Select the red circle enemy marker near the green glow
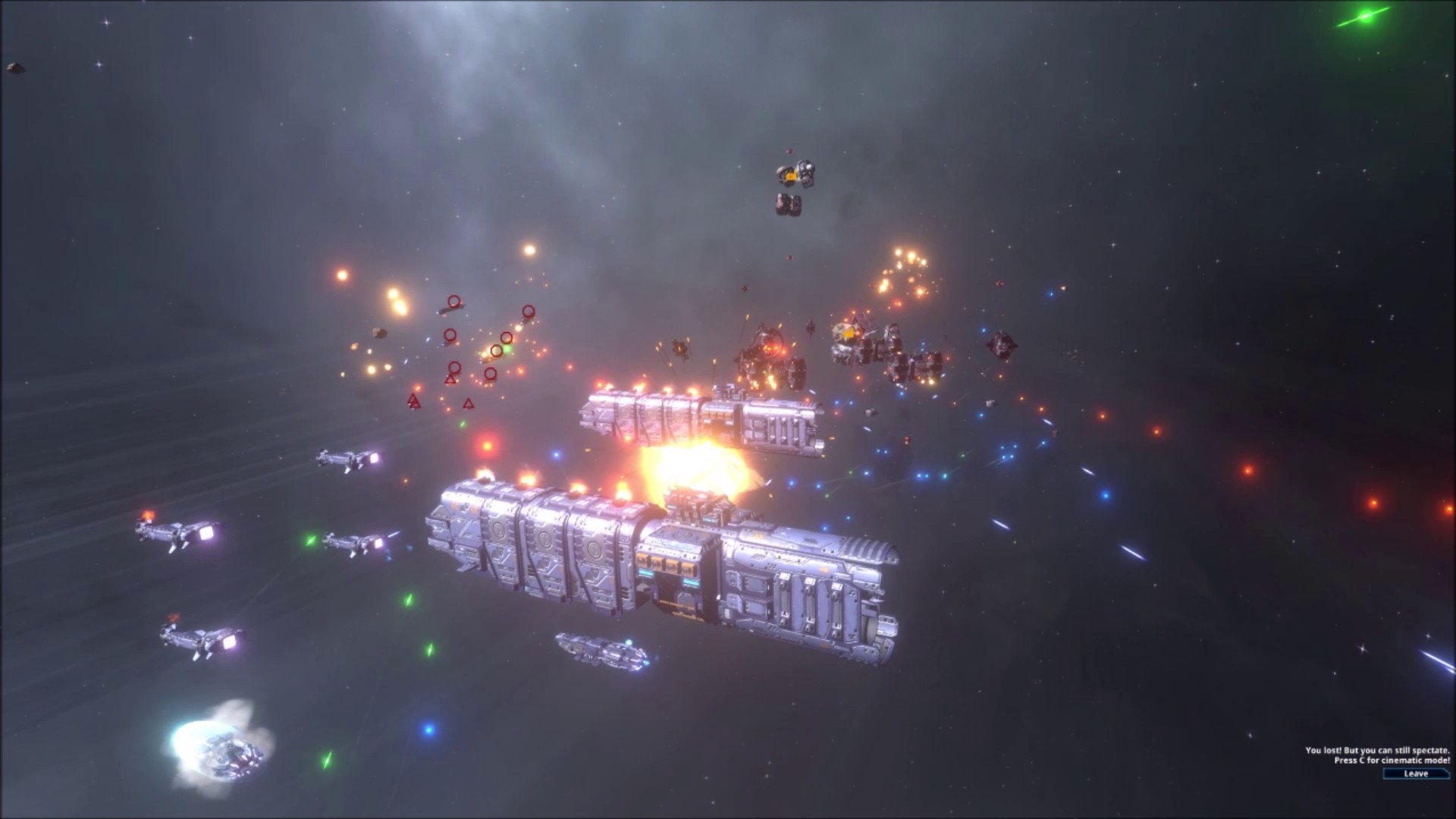The height and width of the screenshot is (819, 1456). [506, 337]
